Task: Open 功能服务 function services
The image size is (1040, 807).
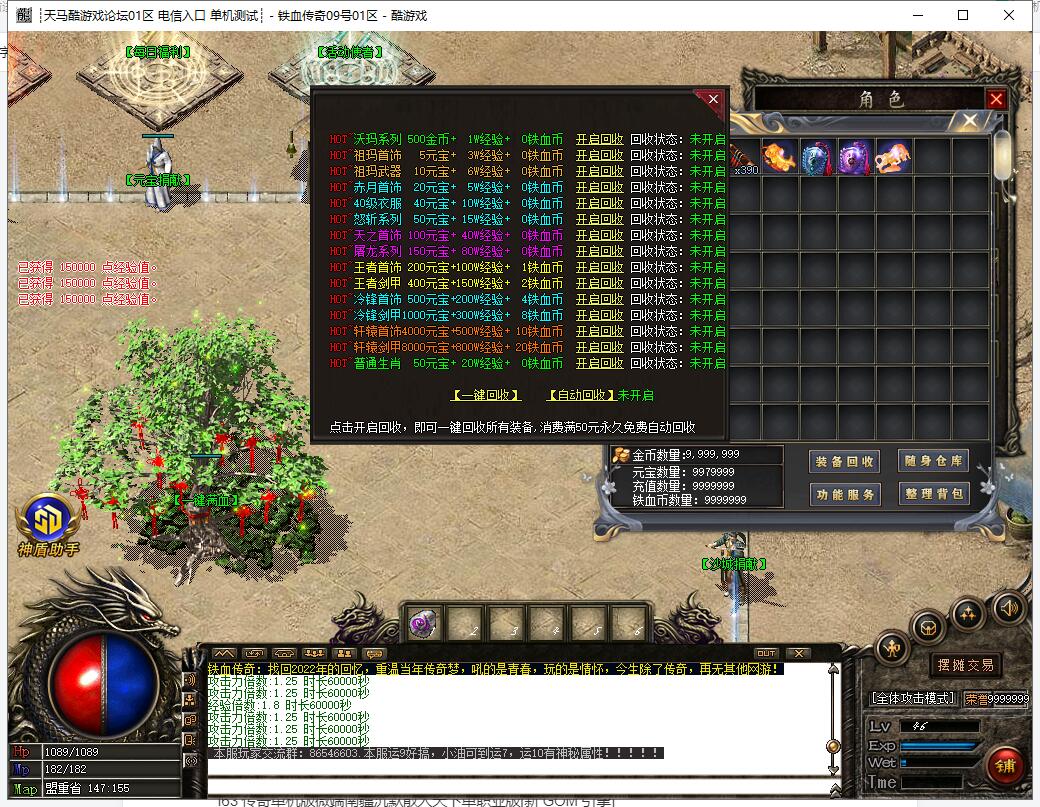Action: point(844,494)
